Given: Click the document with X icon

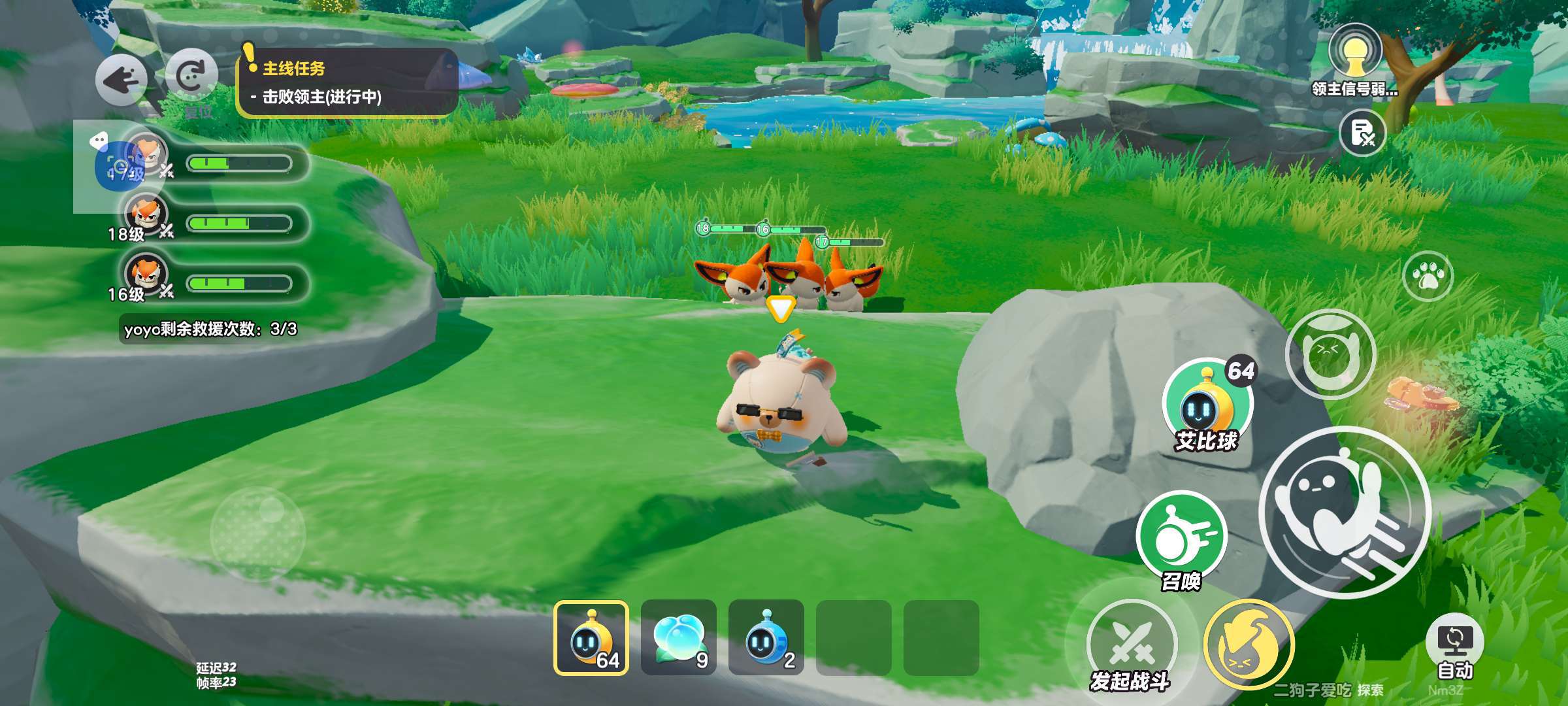Looking at the screenshot, I should click(1363, 133).
